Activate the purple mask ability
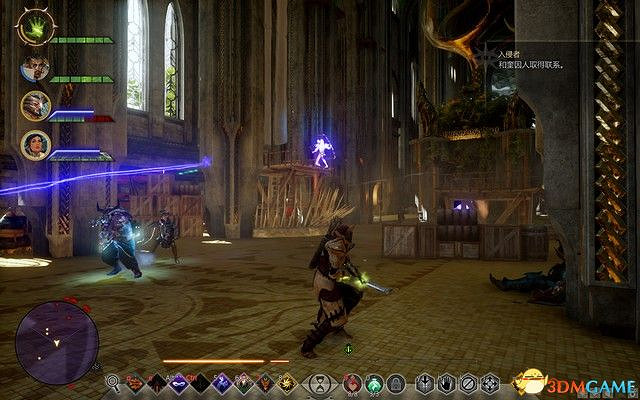The height and width of the screenshot is (400, 640). 177,382
